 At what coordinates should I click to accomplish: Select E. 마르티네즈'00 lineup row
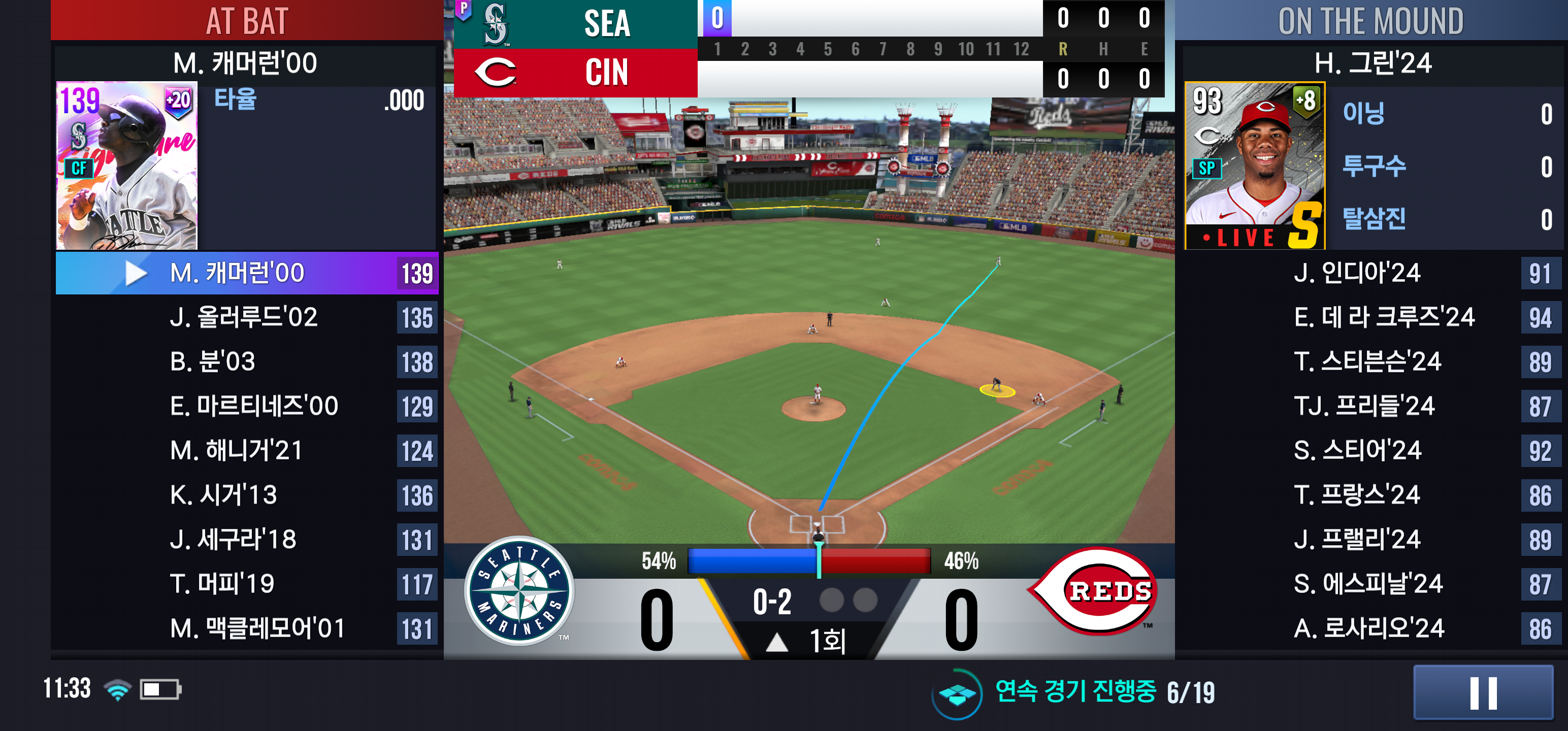click(246, 407)
